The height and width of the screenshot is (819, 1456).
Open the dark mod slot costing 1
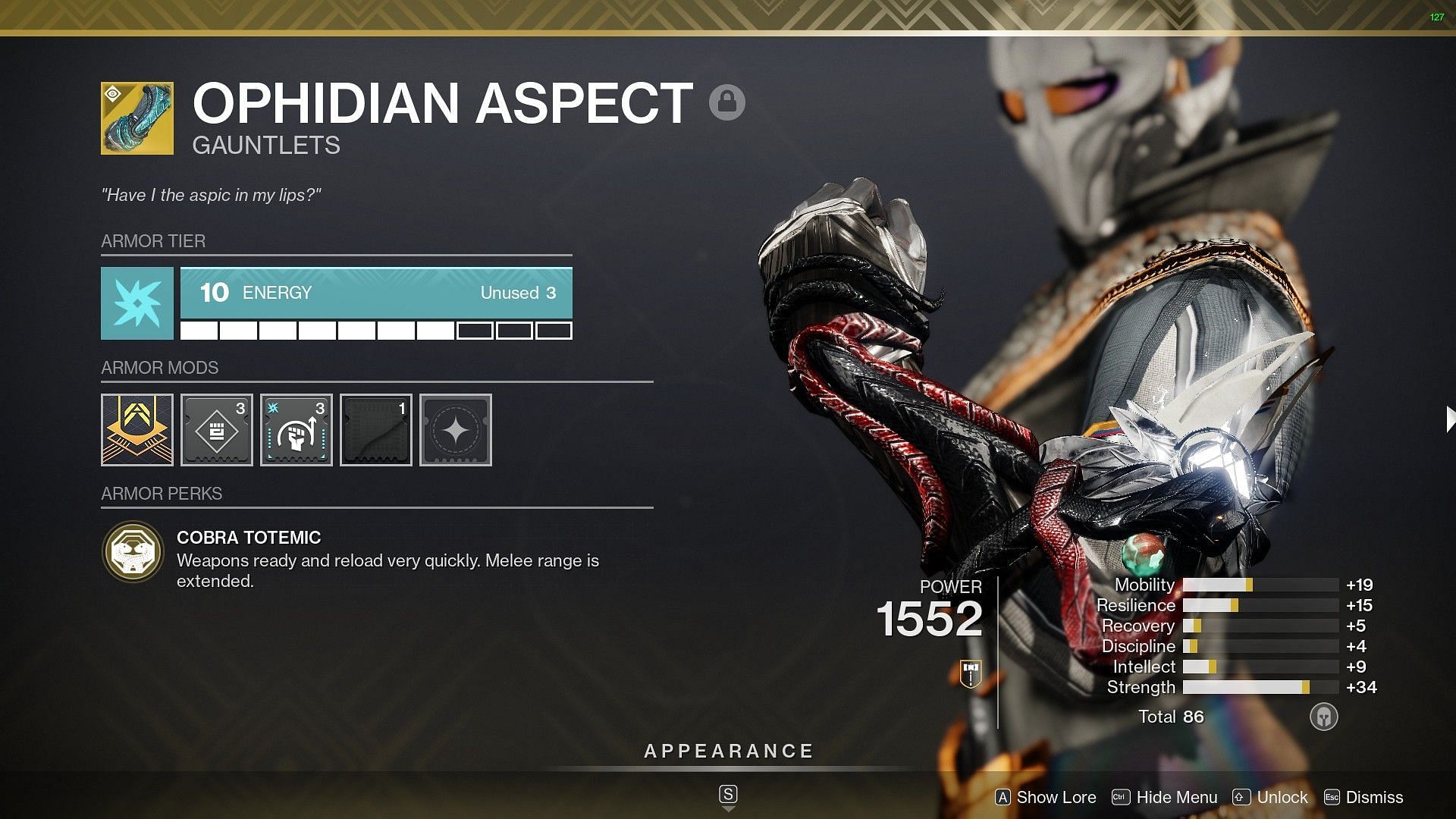376,430
